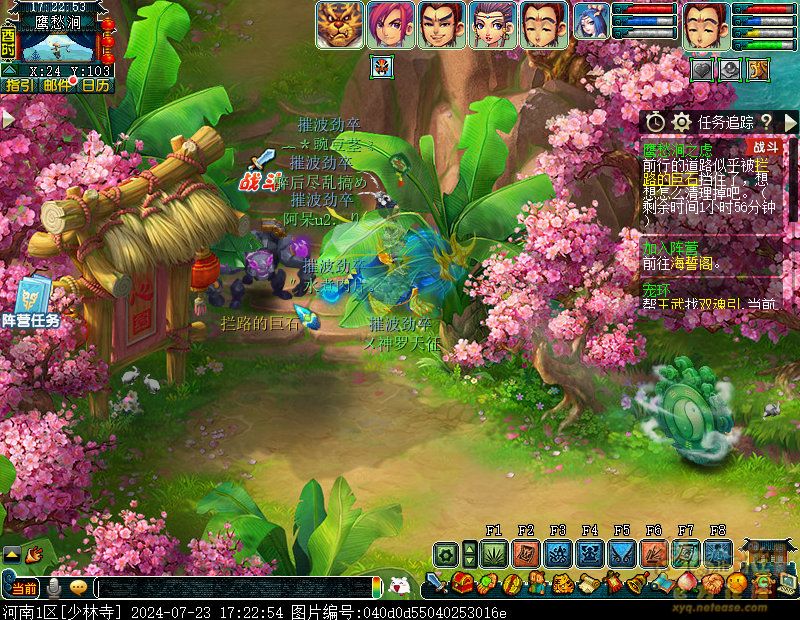Open quest tracker gear settings
This screenshot has width=800, height=620.
(x=682, y=122)
